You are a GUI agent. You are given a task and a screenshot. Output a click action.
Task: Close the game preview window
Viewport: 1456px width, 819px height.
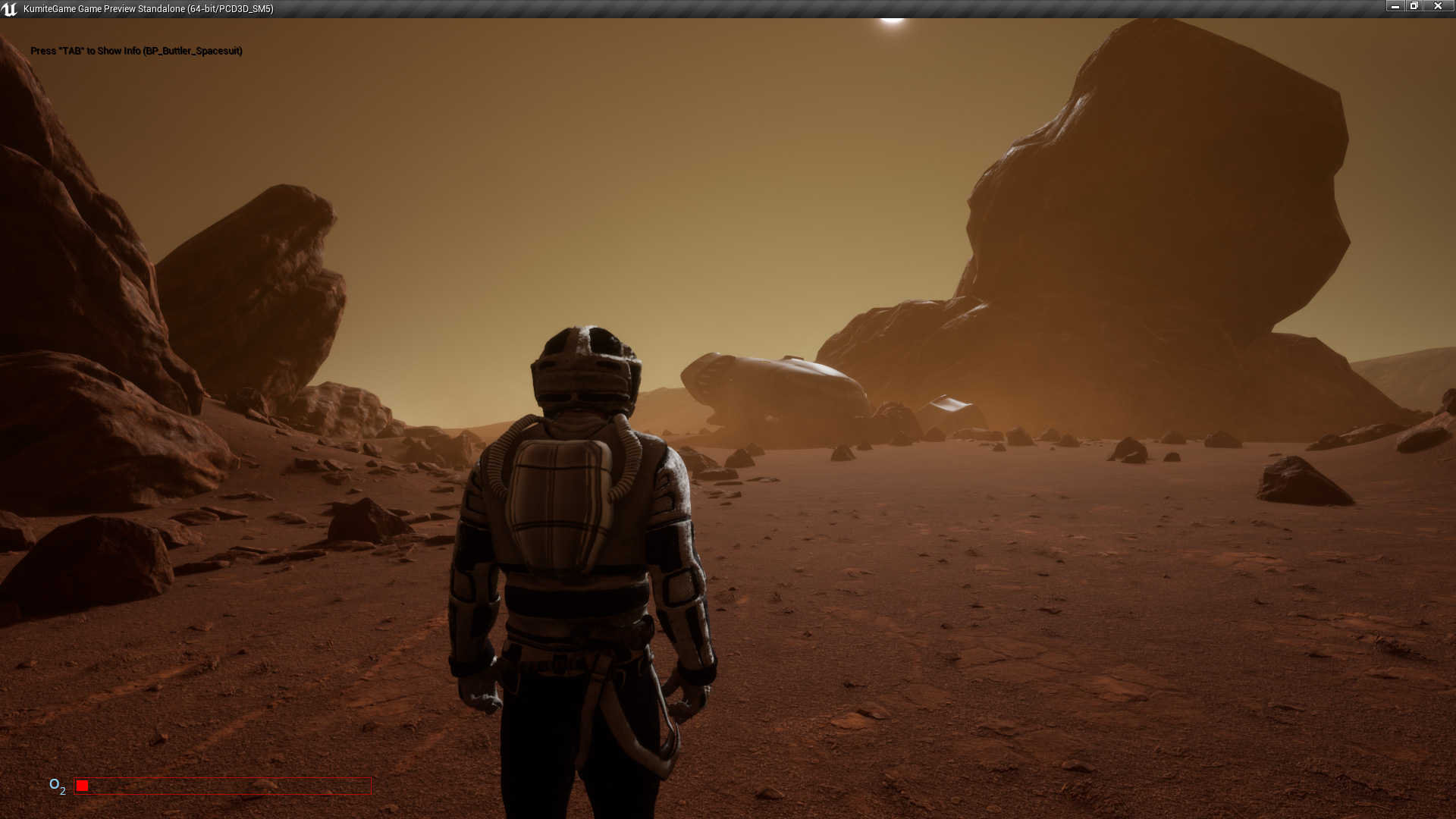[1437, 6]
